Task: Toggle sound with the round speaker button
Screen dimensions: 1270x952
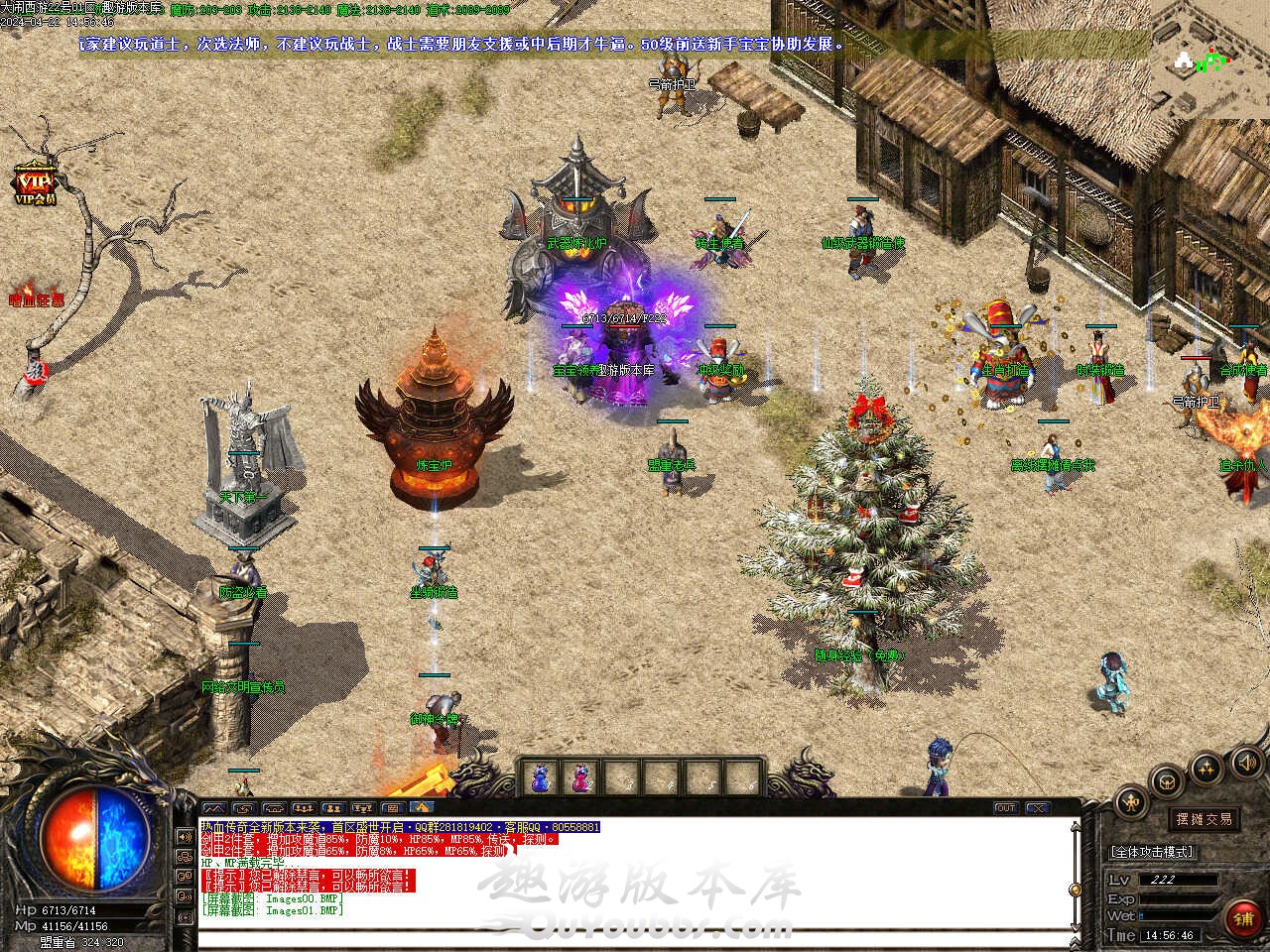Action: coord(1245,762)
